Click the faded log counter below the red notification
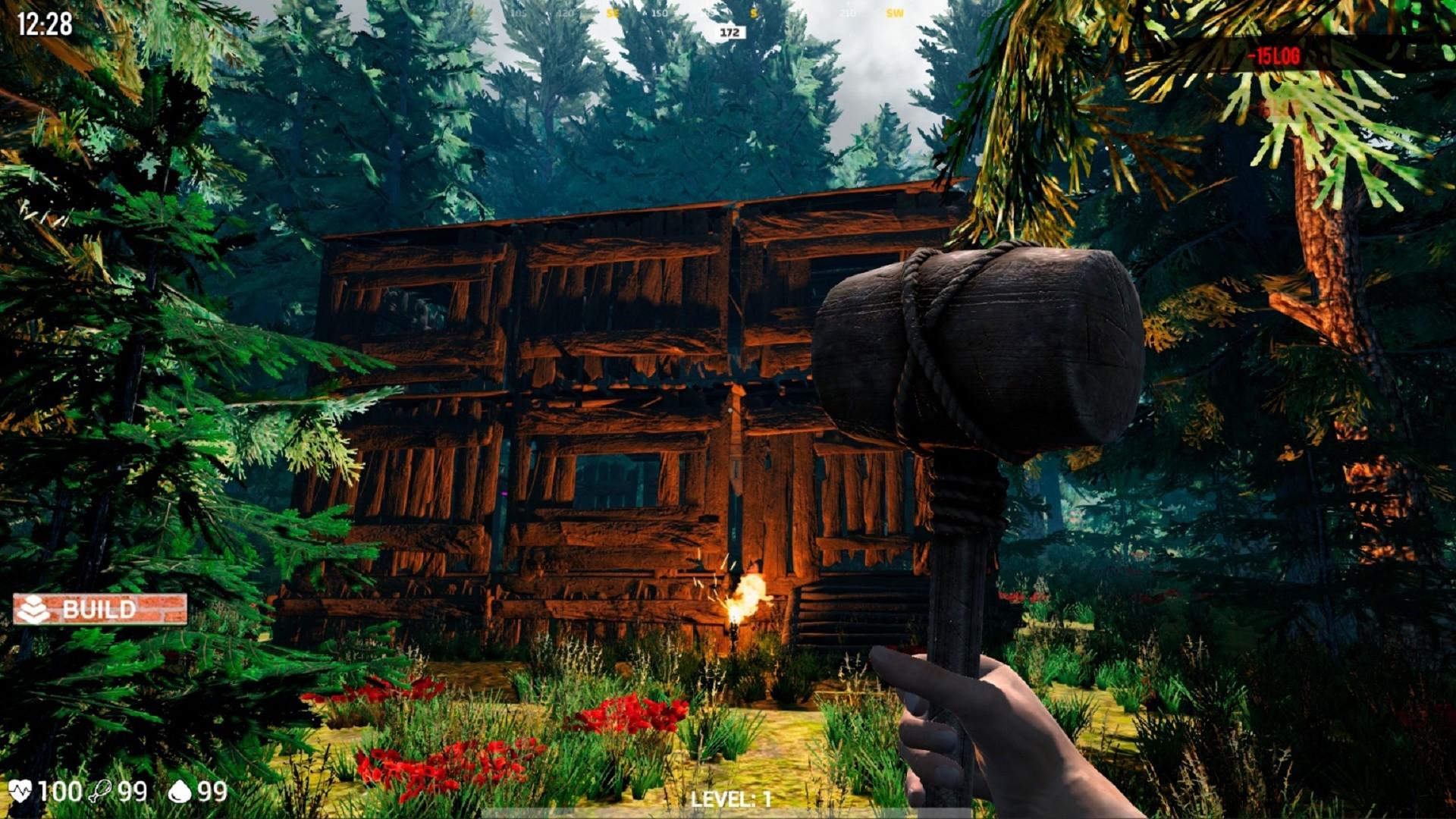Screen dimensions: 1456x819 coord(1274,108)
